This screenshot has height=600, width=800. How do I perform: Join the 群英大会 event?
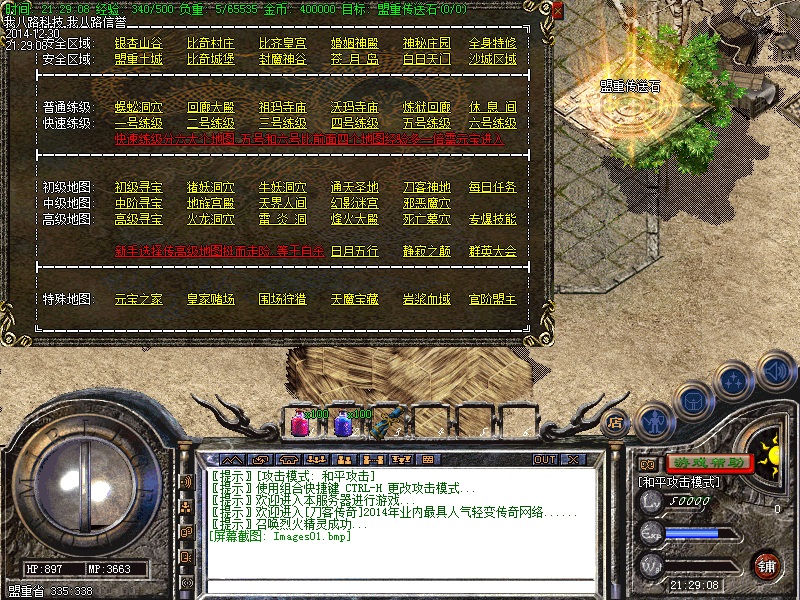coord(492,251)
